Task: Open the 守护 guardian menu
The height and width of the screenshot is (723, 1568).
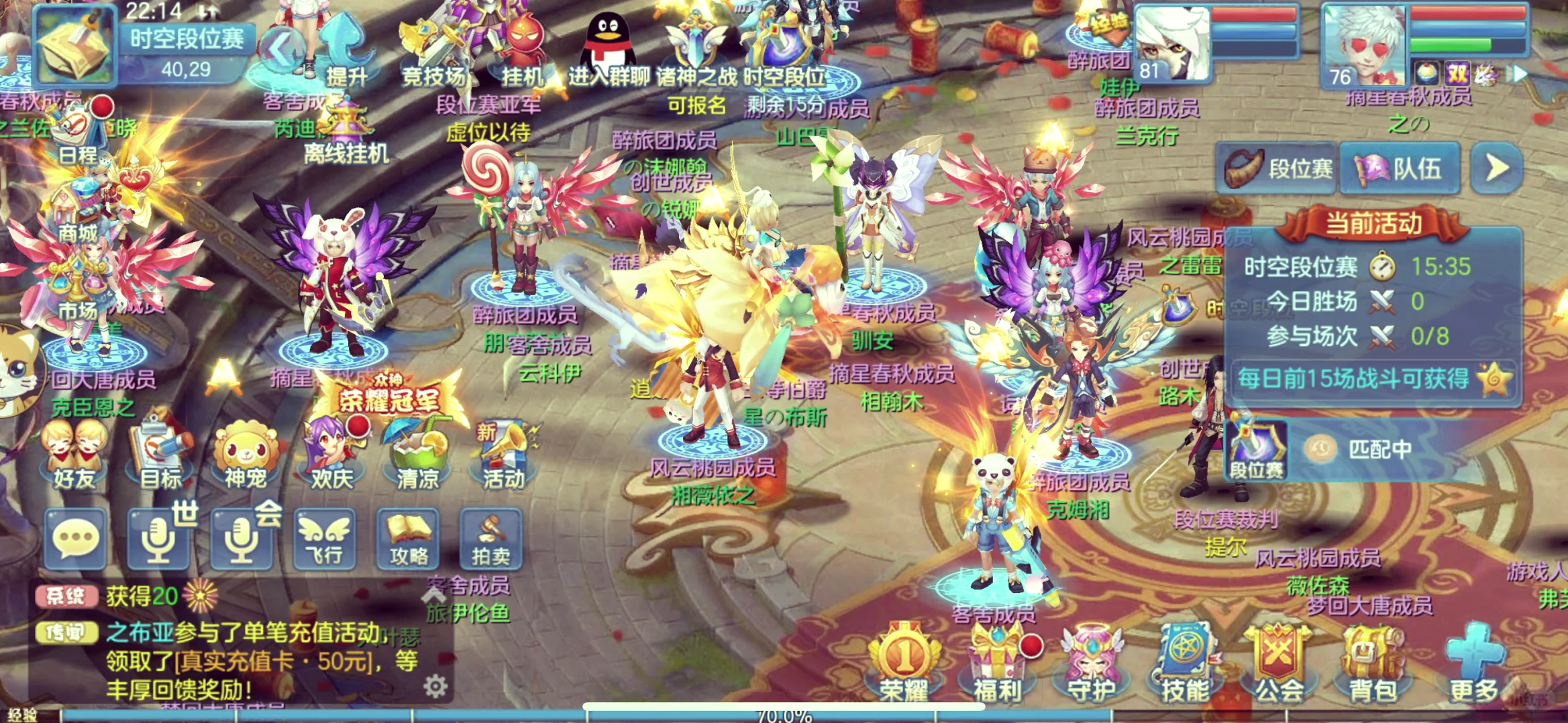Action: point(1091,664)
